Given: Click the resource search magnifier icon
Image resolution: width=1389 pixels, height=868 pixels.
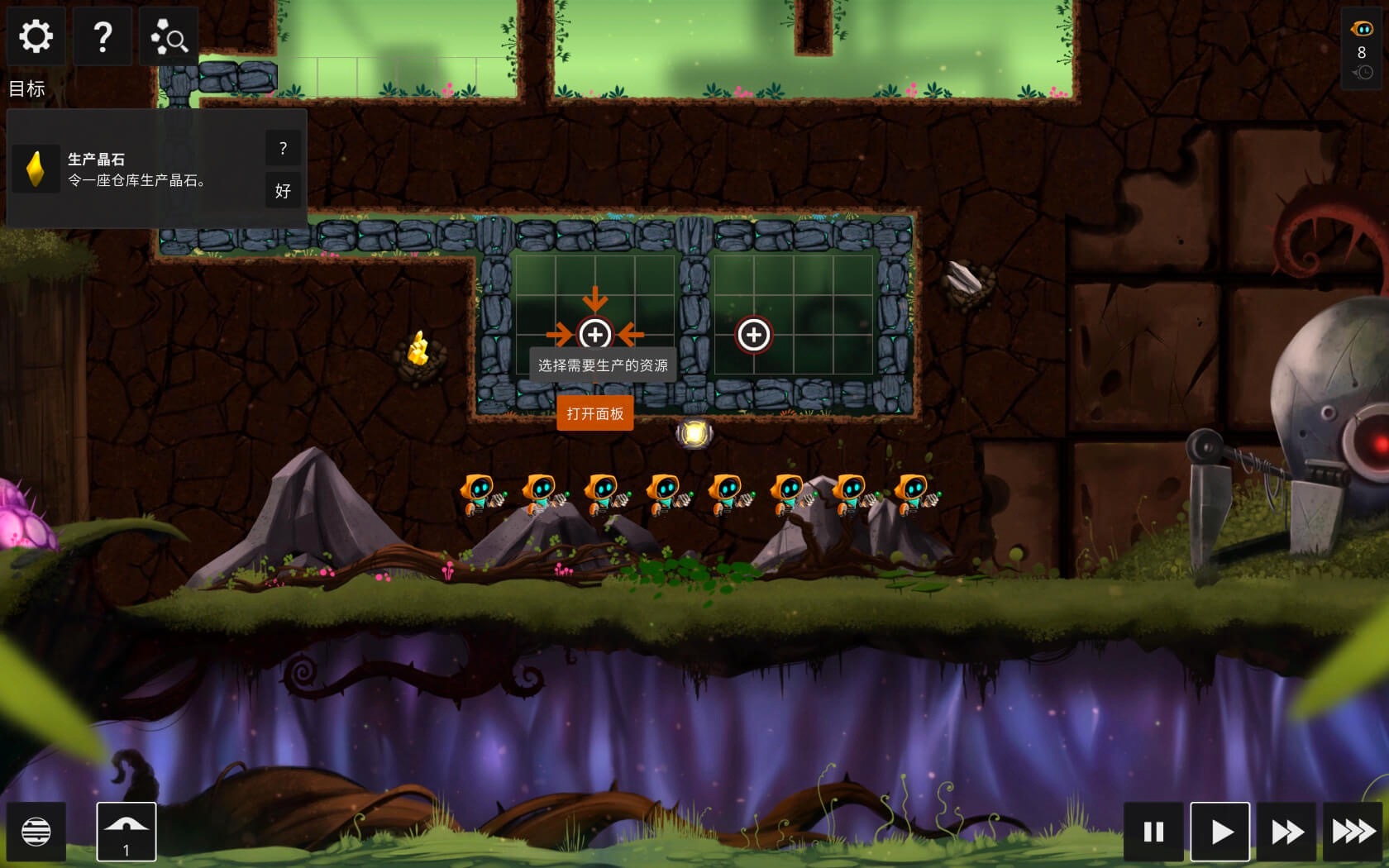Looking at the screenshot, I should point(169,36).
